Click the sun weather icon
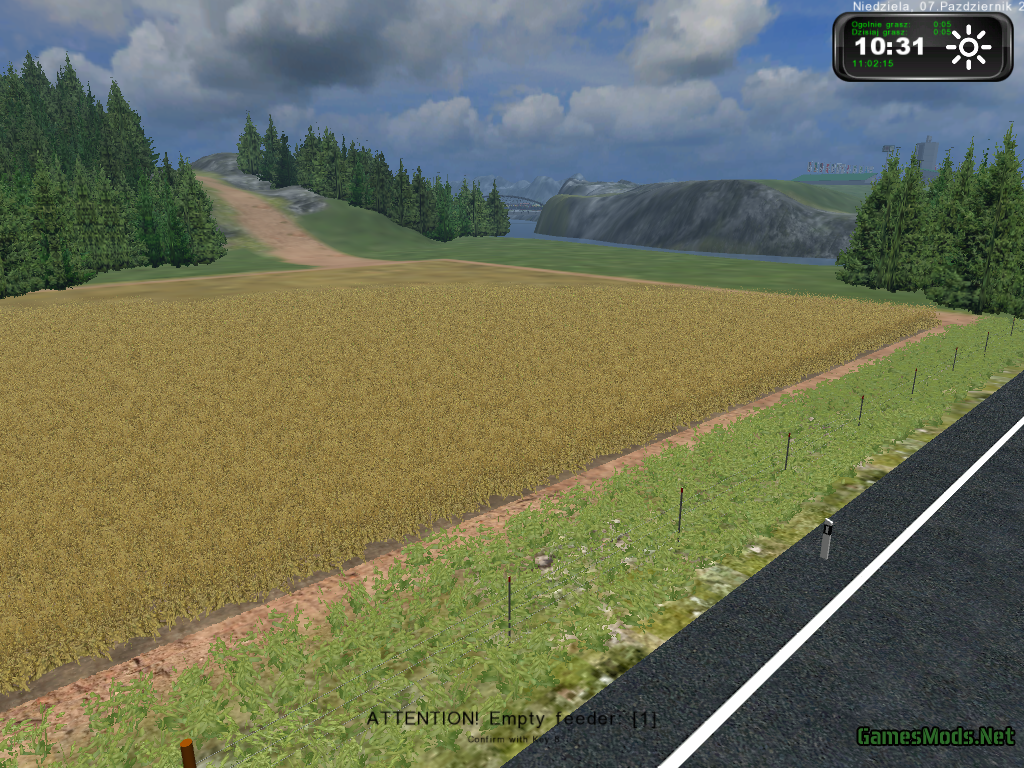 [x=968, y=47]
